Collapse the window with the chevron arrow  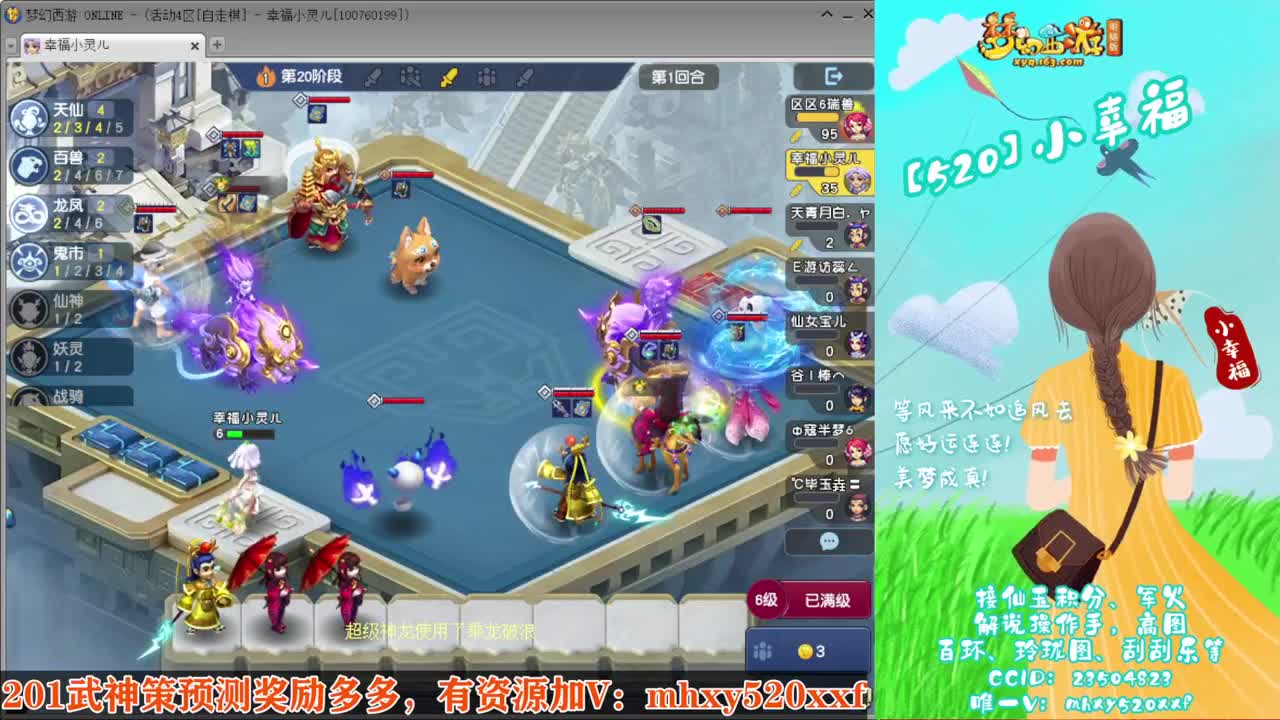(x=826, y=15)
